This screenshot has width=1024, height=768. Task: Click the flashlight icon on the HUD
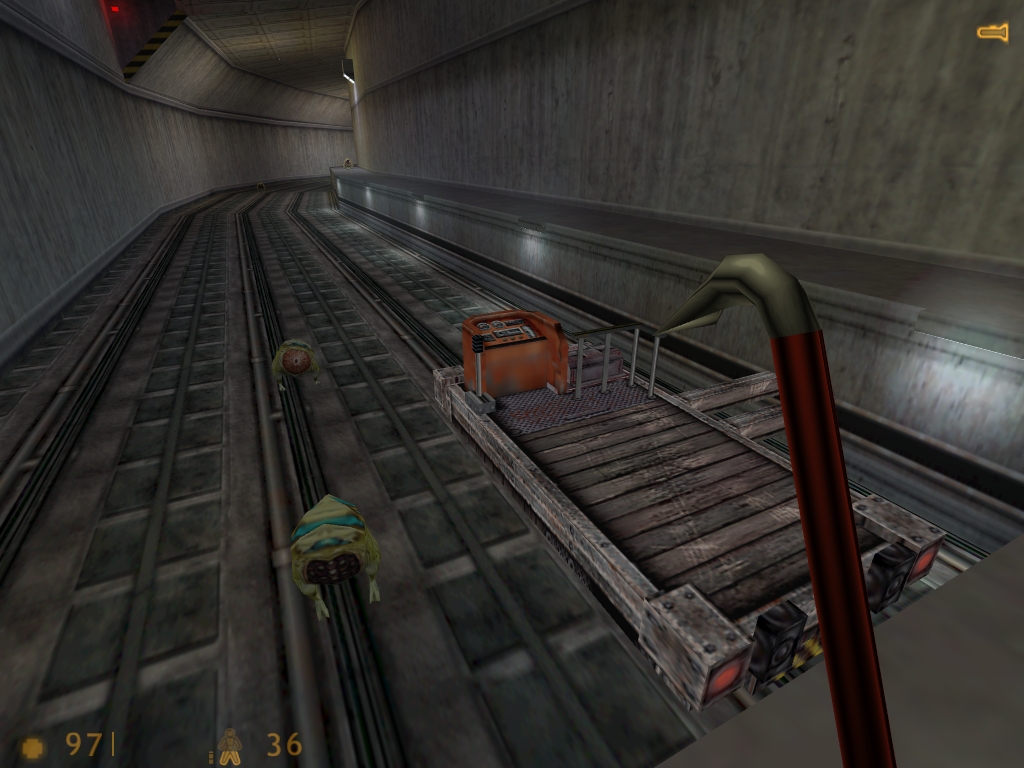coord(992,33)
